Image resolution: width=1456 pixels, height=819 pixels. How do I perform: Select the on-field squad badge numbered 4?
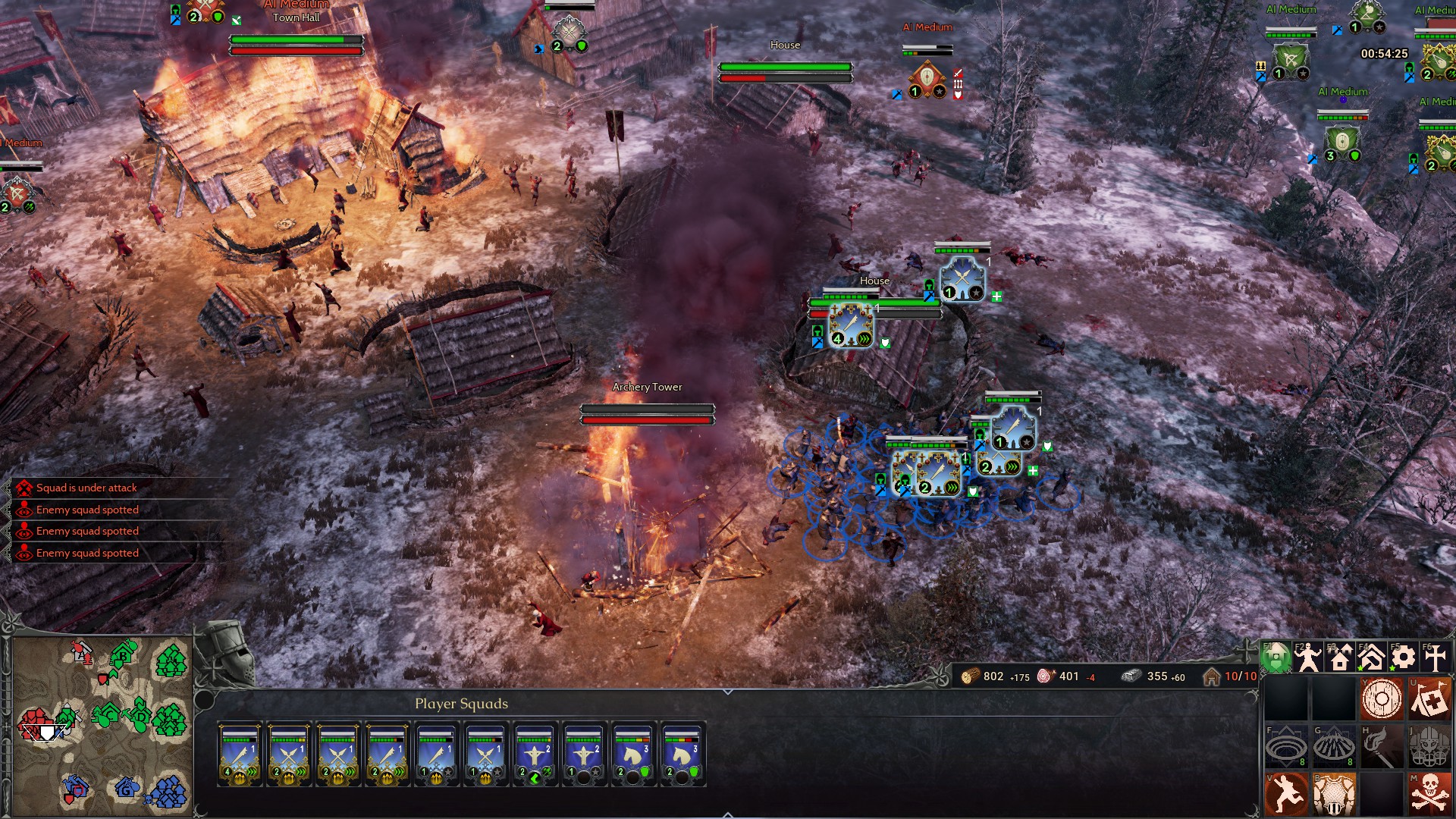click(x=851, y=326)
